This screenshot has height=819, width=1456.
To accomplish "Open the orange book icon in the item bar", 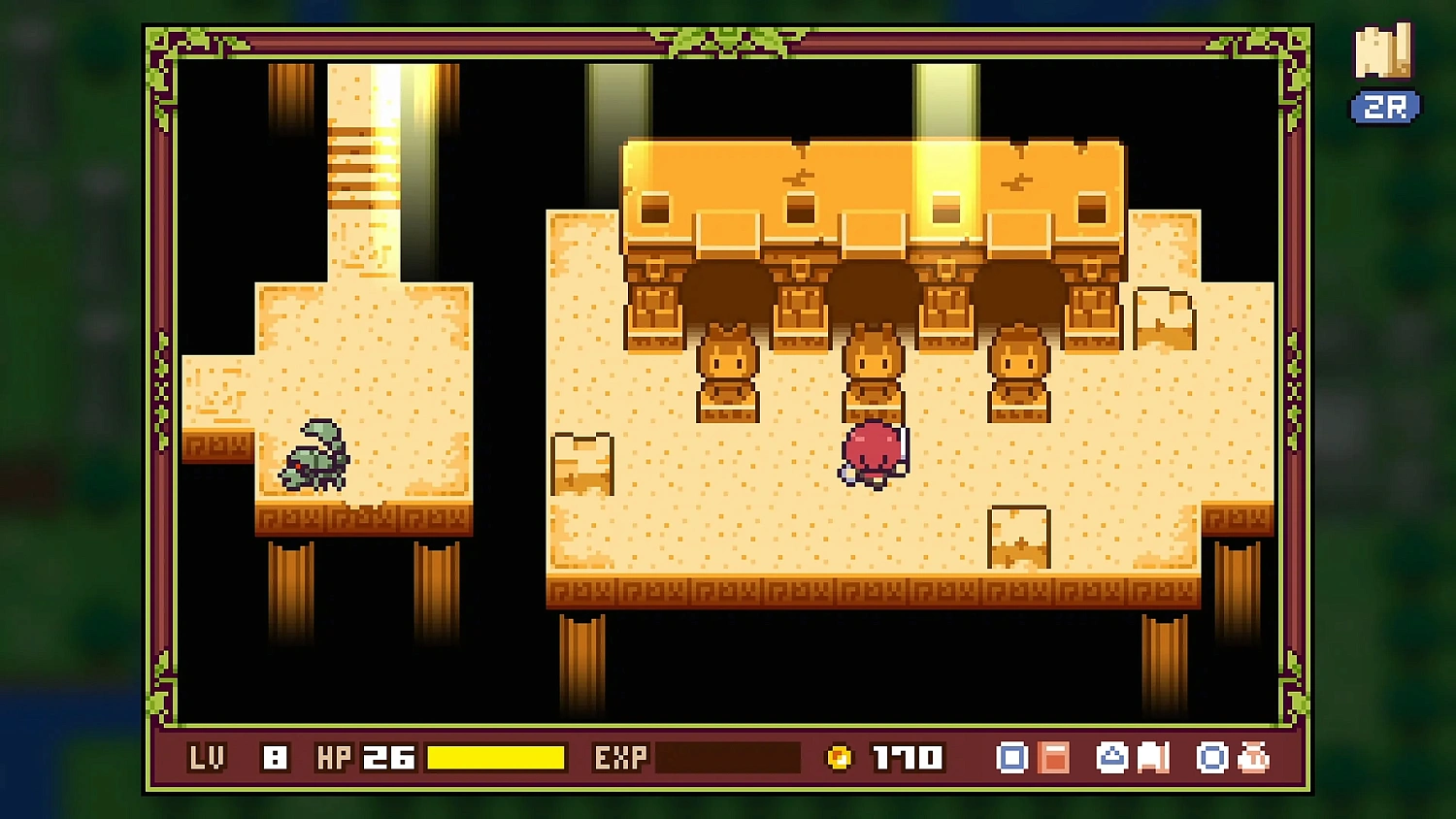I will [x=1054, y=757].
